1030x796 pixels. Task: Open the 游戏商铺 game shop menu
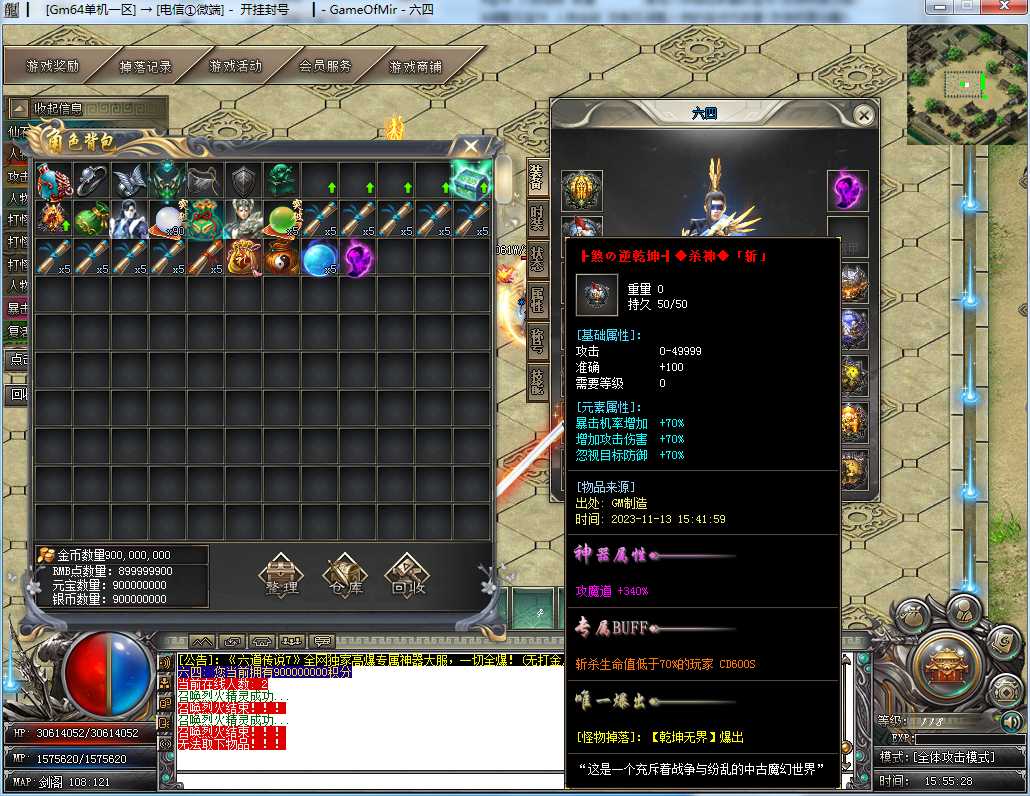click(415, 67)
